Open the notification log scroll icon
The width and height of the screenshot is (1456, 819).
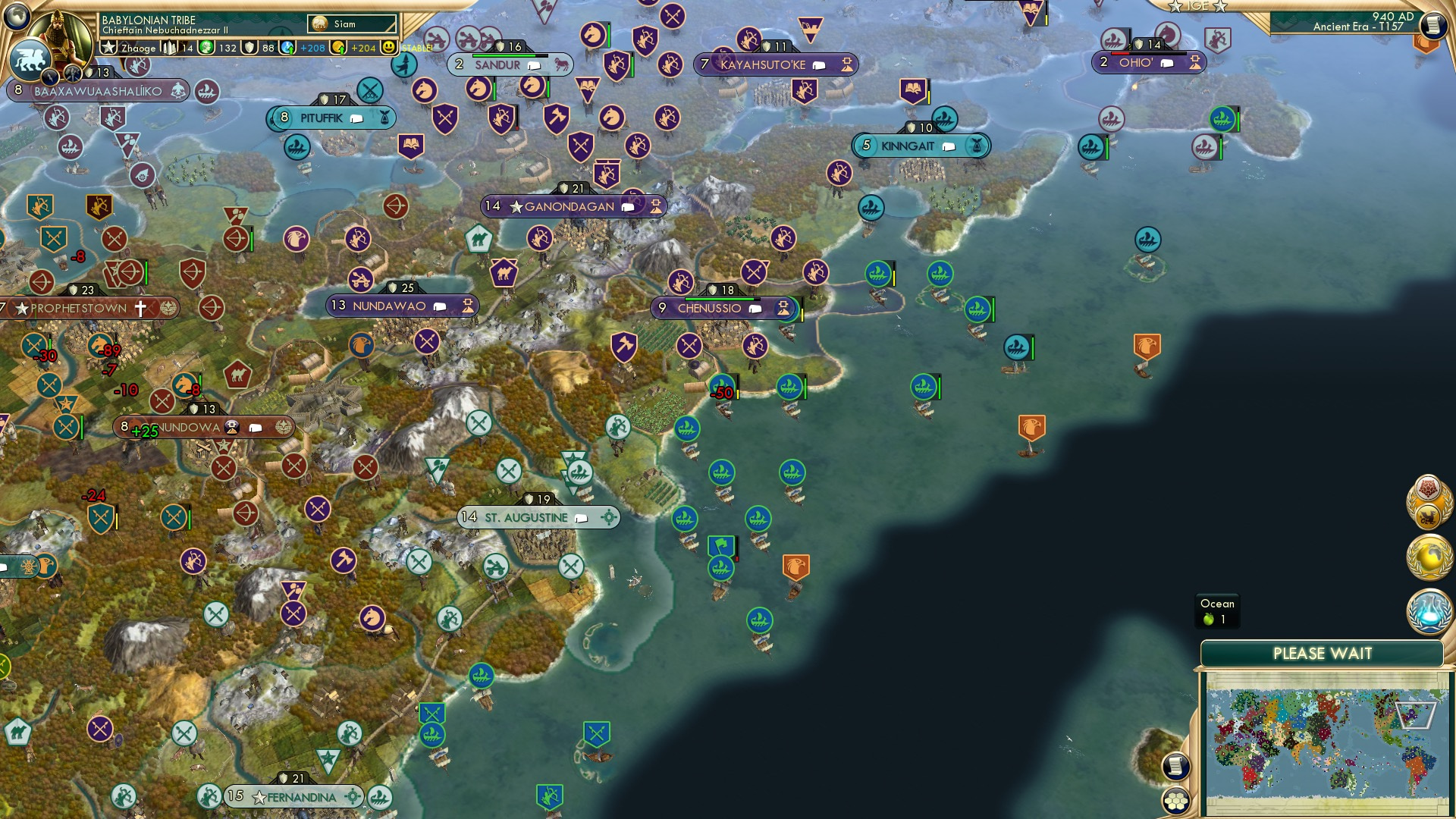coord(1176,767)
